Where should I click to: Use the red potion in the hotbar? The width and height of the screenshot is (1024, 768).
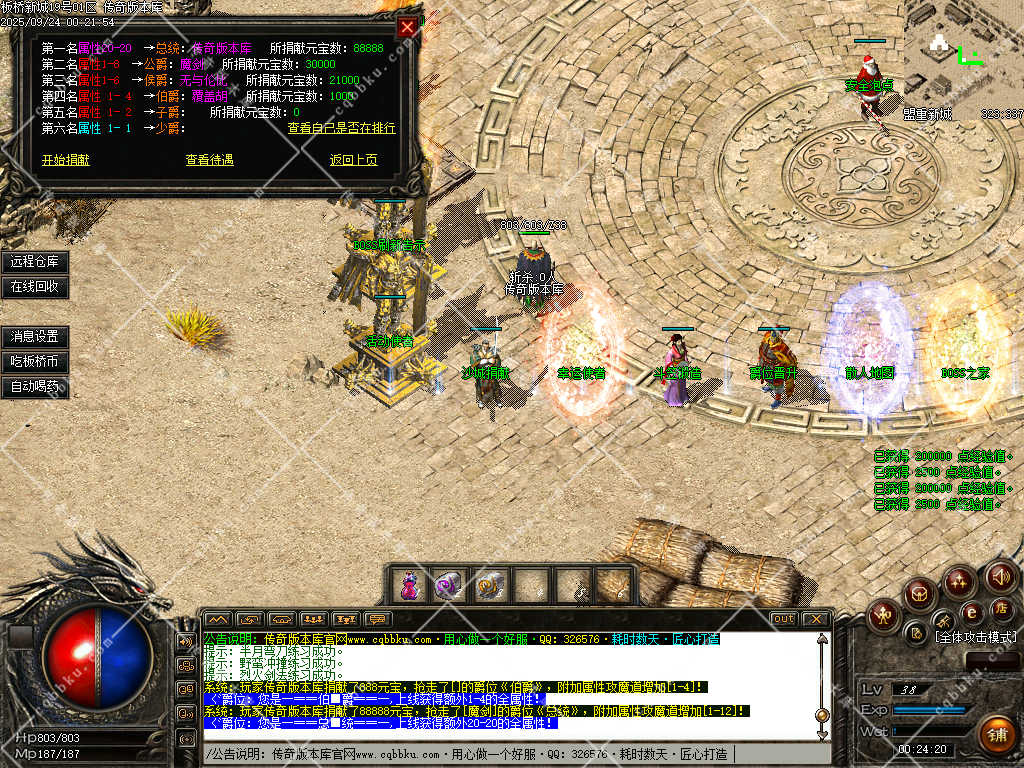click(409, 586)
